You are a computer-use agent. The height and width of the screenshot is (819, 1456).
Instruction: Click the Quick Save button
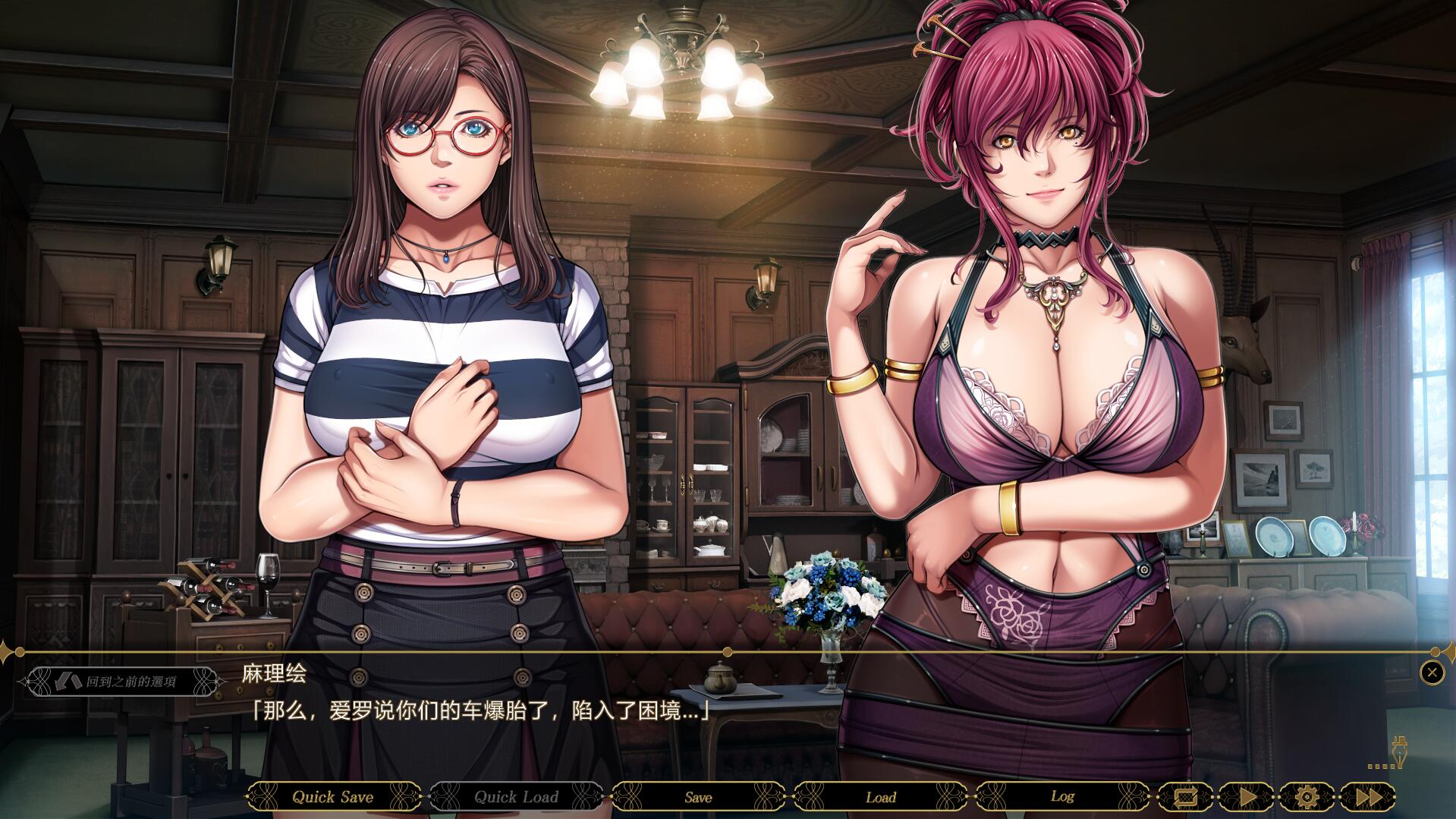pos(333,797)
